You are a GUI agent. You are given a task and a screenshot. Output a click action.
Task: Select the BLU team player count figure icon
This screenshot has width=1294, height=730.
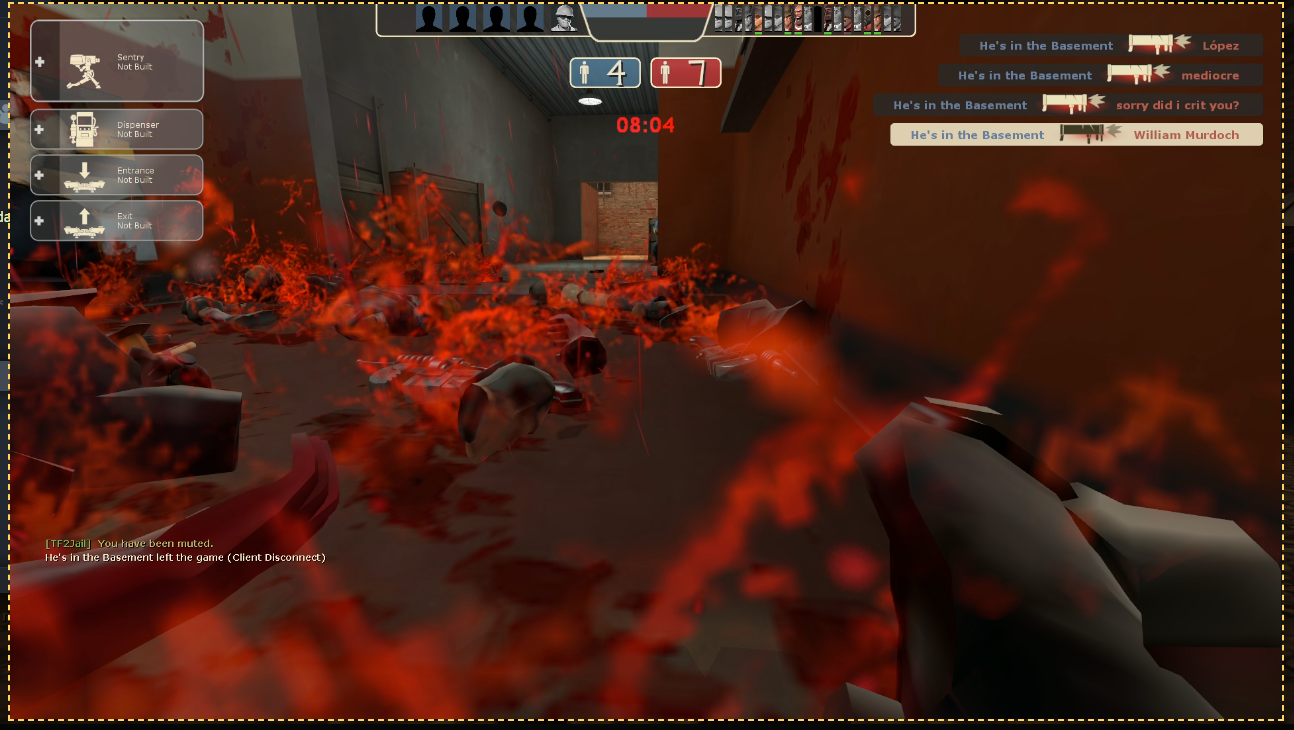coord(584,72)
